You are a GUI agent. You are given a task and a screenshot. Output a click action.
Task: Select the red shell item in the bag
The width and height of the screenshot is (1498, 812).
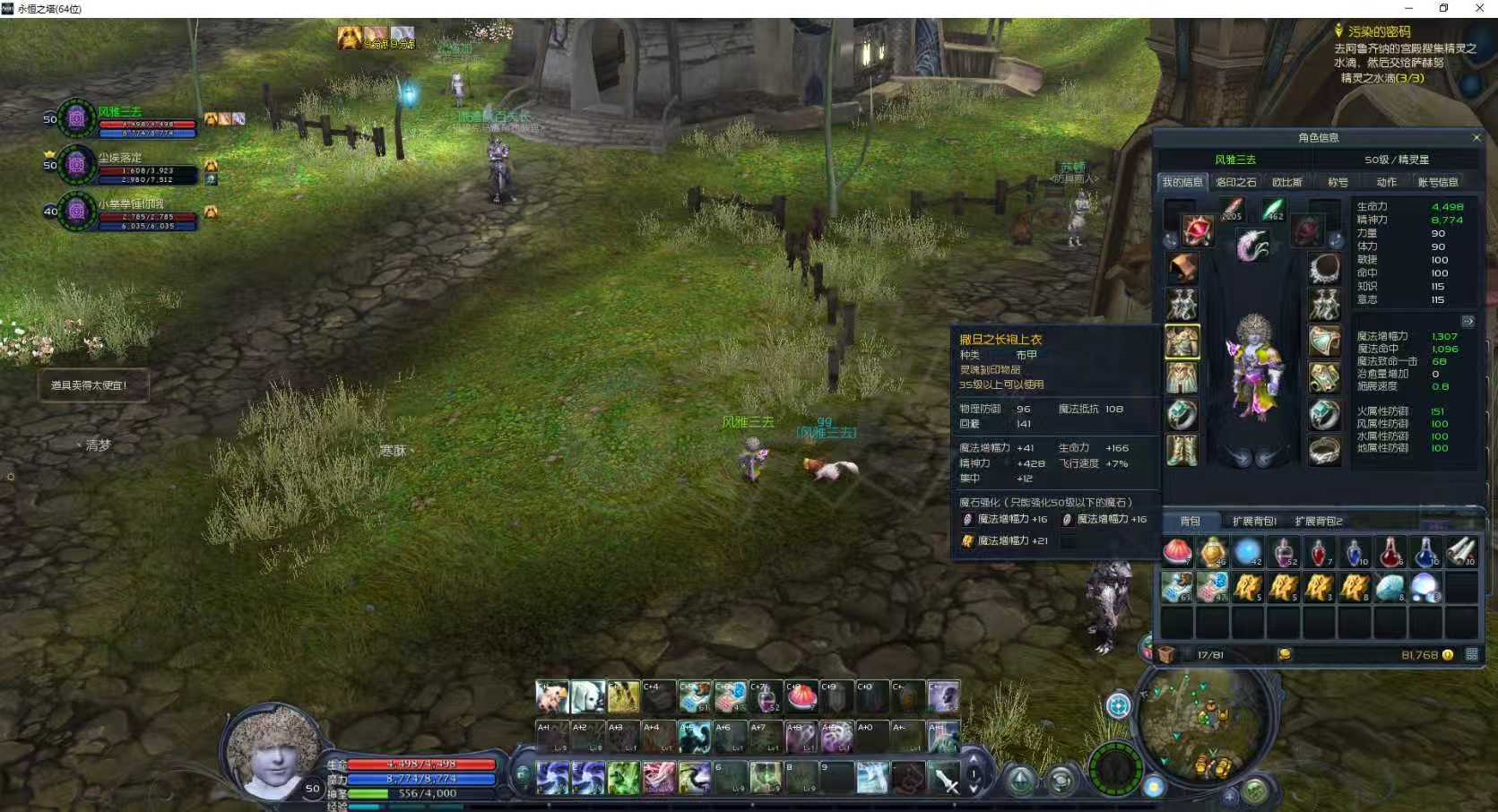[x=1177, y=552]
